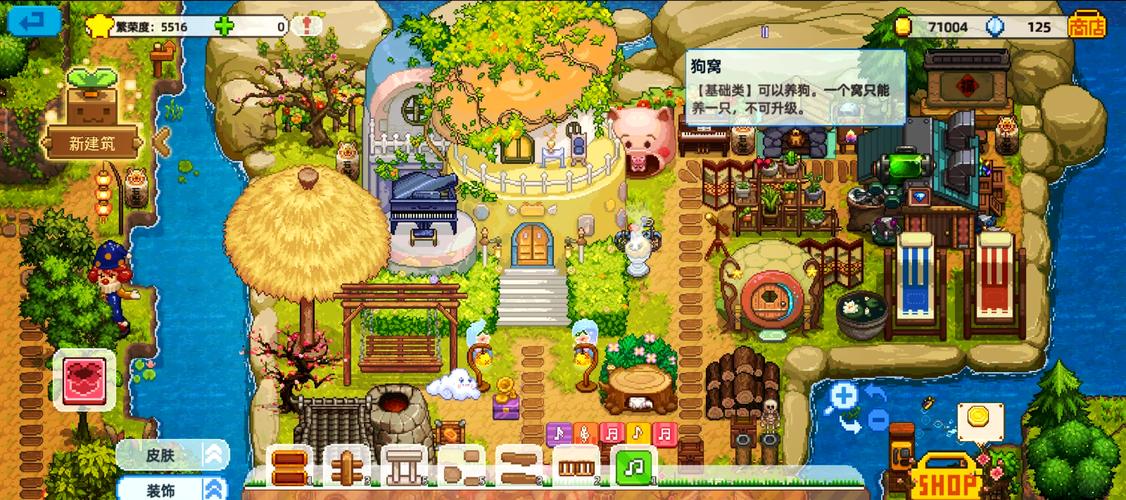1126x500 pixels.
Task: Select the green music note tile
Action: click(634, 467)
